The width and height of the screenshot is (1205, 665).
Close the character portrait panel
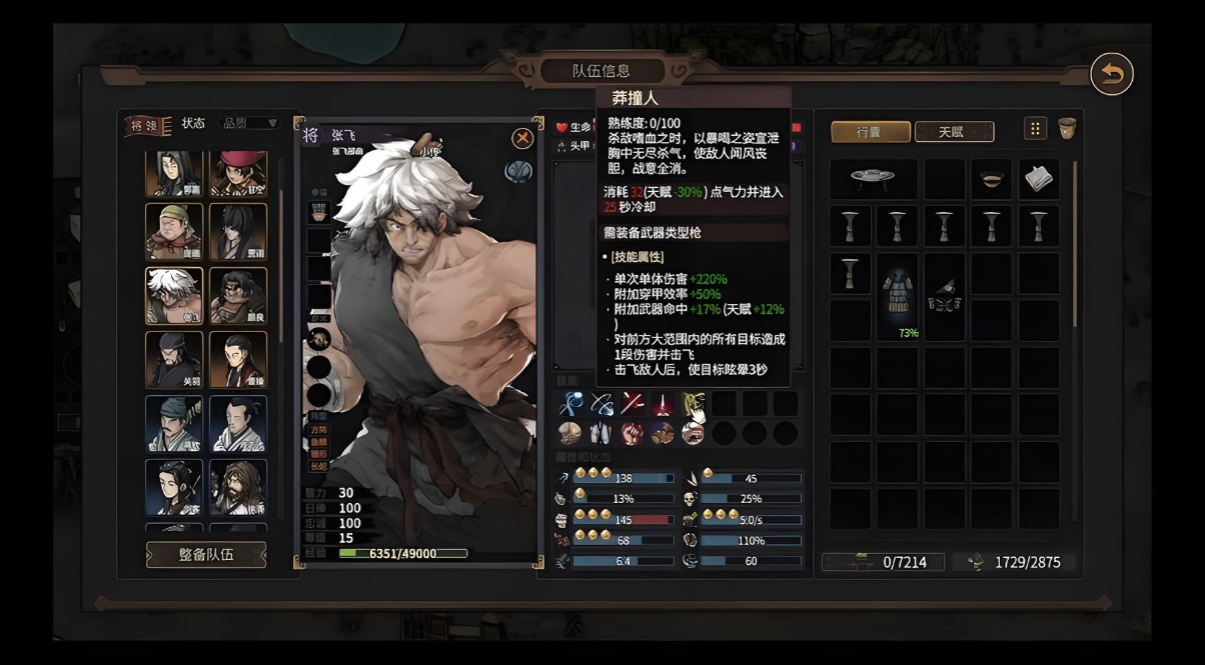point(522,139)
